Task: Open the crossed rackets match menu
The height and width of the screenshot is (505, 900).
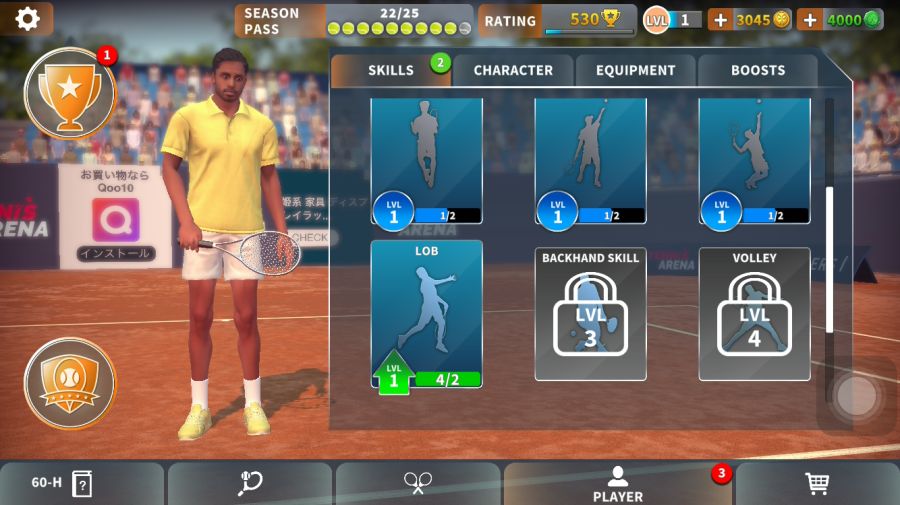Action: point(418,484)
